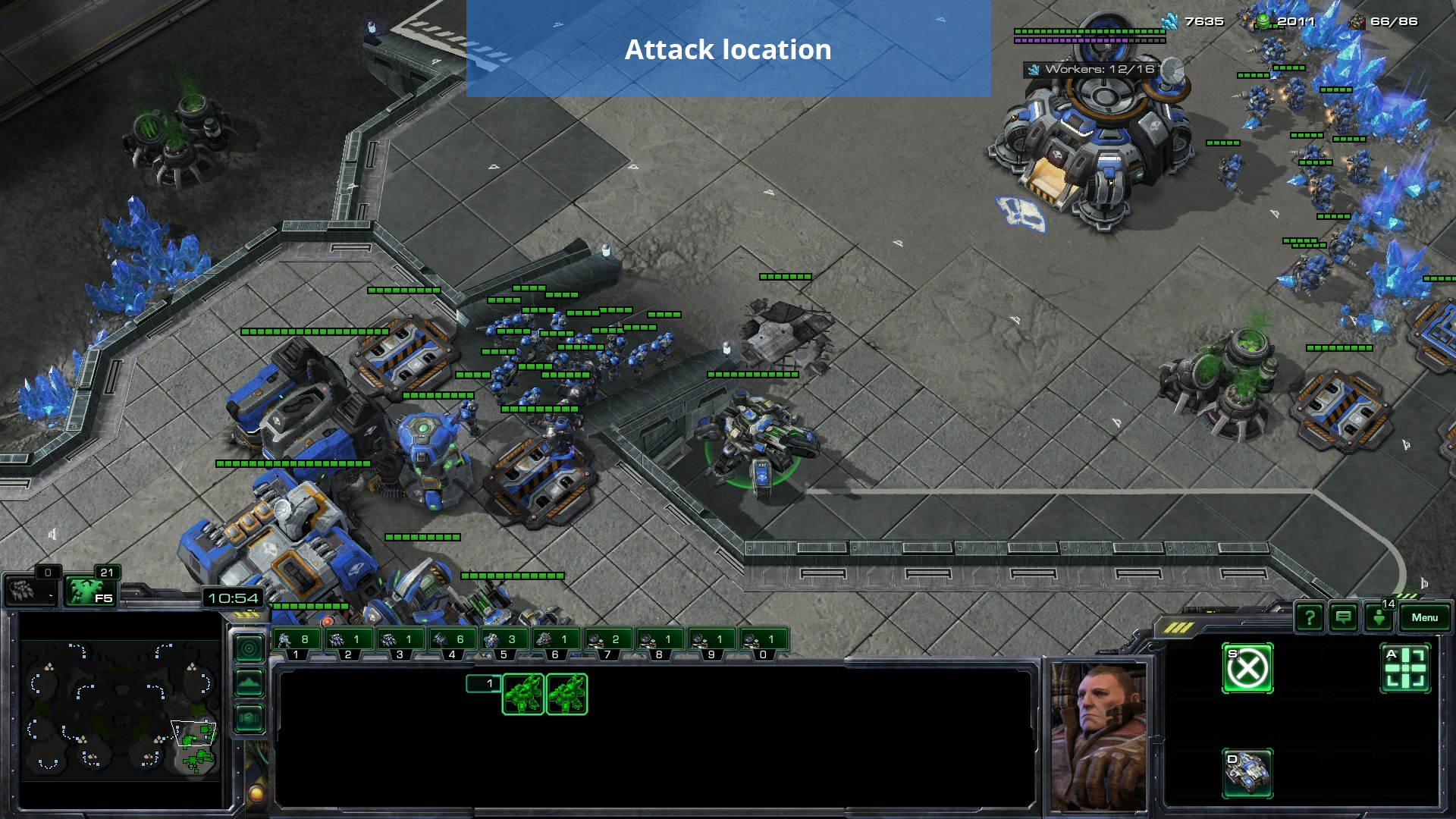
Task: Click the unit portrait
Action: (x=1097, y=736)
